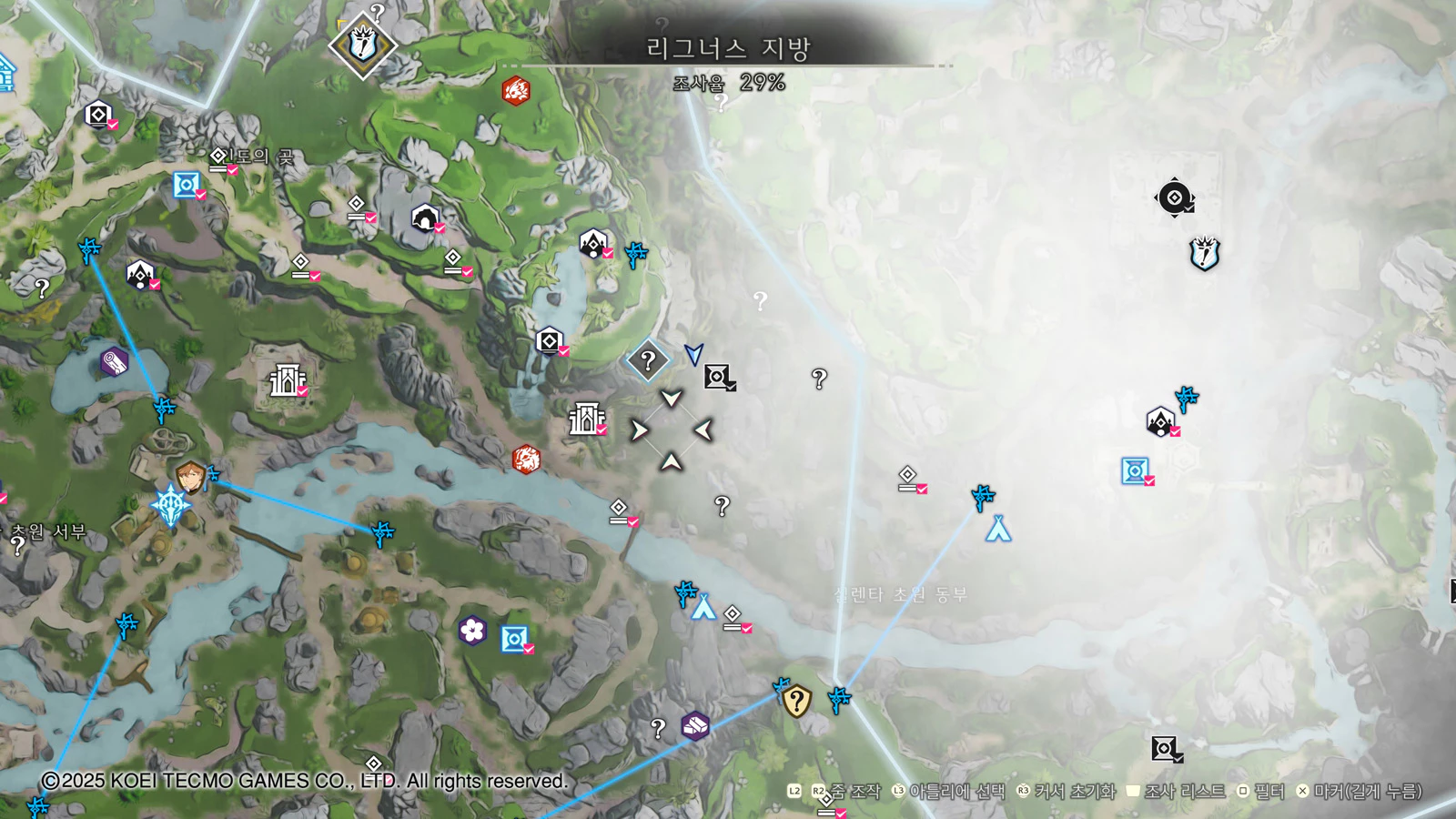Select the purple key marker on the pond

pos(114,362)
